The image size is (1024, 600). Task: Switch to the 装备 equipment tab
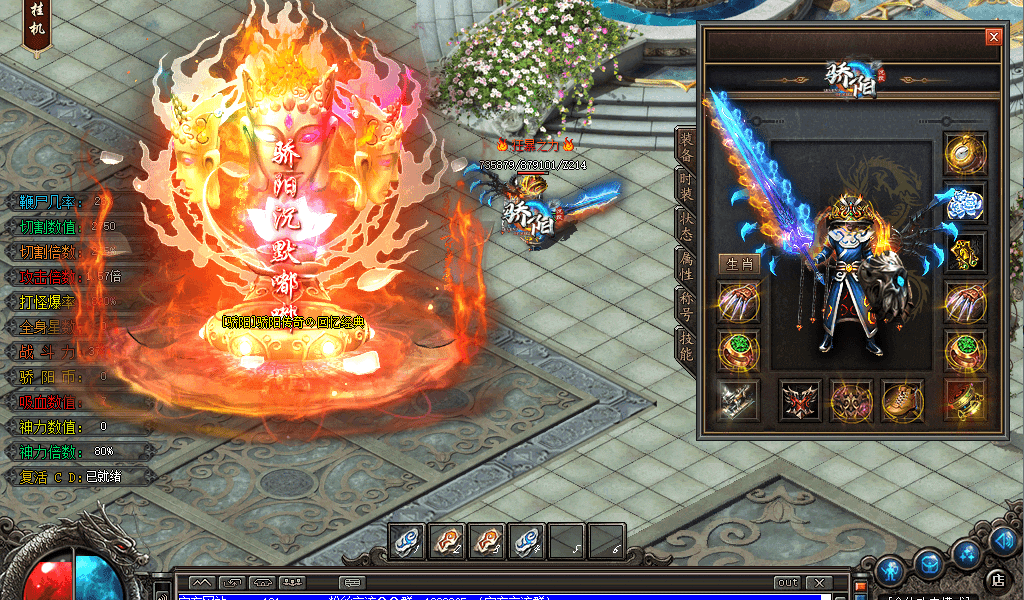pos(686,148)
